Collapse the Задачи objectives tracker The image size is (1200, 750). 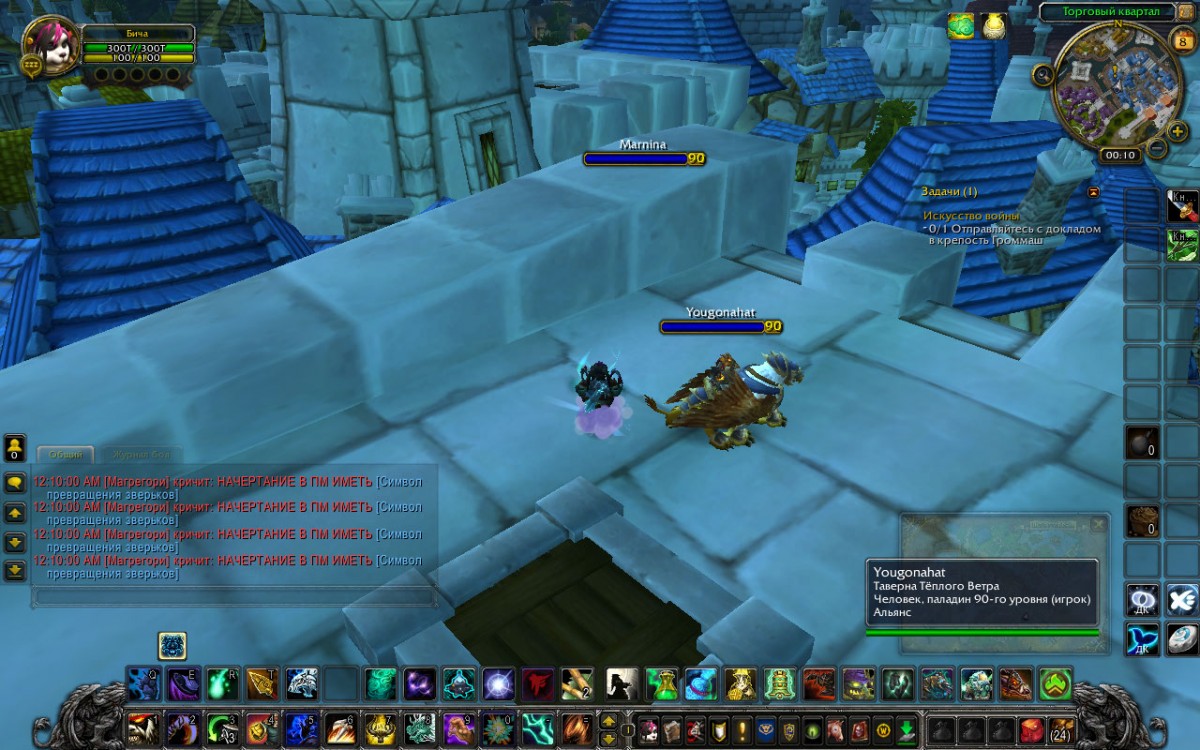[x=1093, y=191]
